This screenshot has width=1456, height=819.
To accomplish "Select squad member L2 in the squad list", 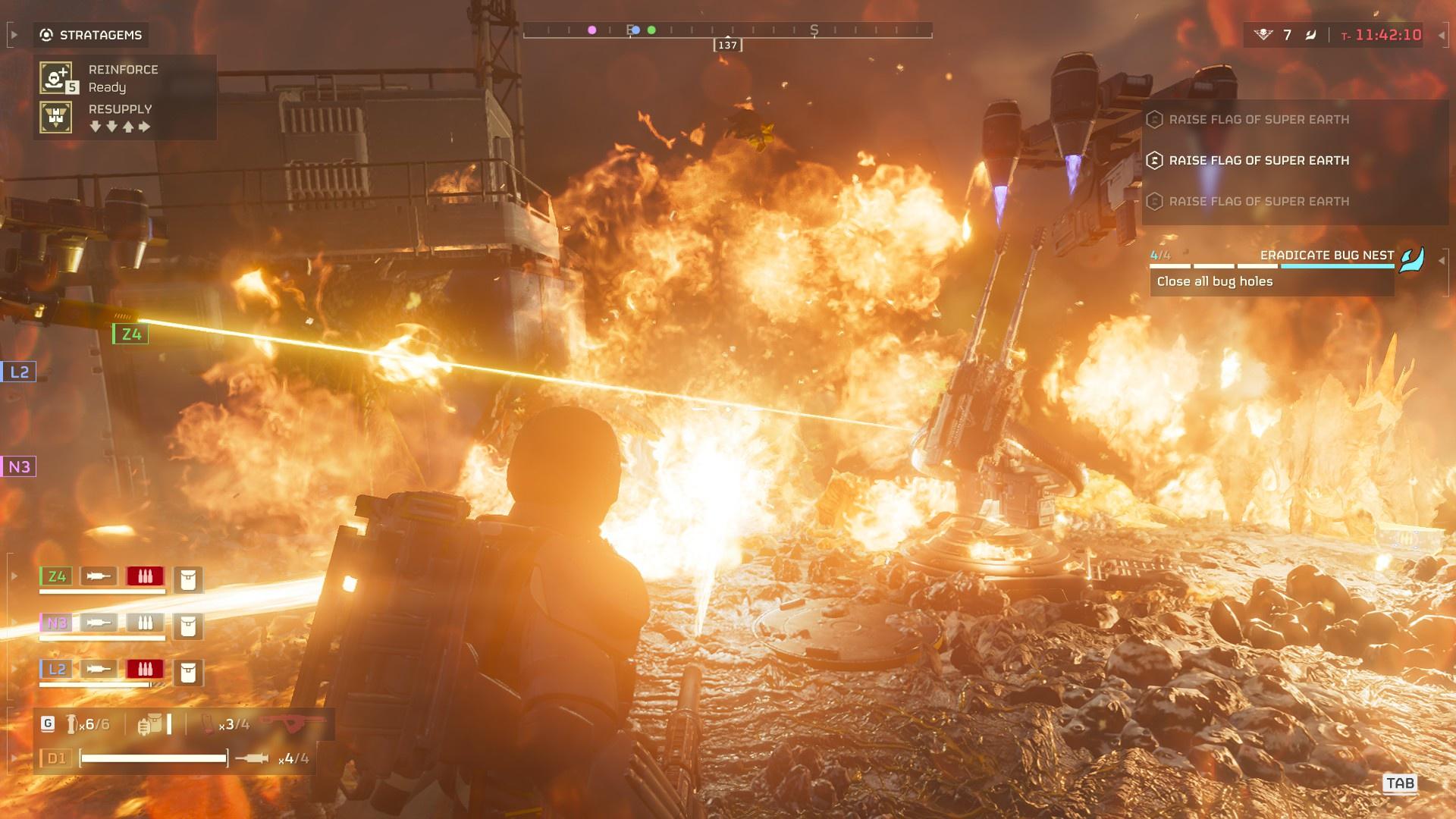I will click(x=57, y=670).
